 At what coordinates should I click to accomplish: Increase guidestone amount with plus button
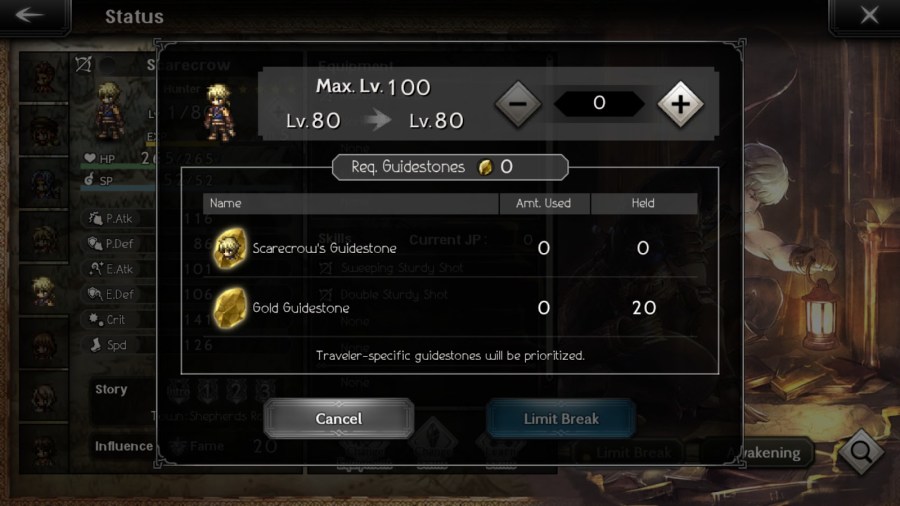coord(680,103)
